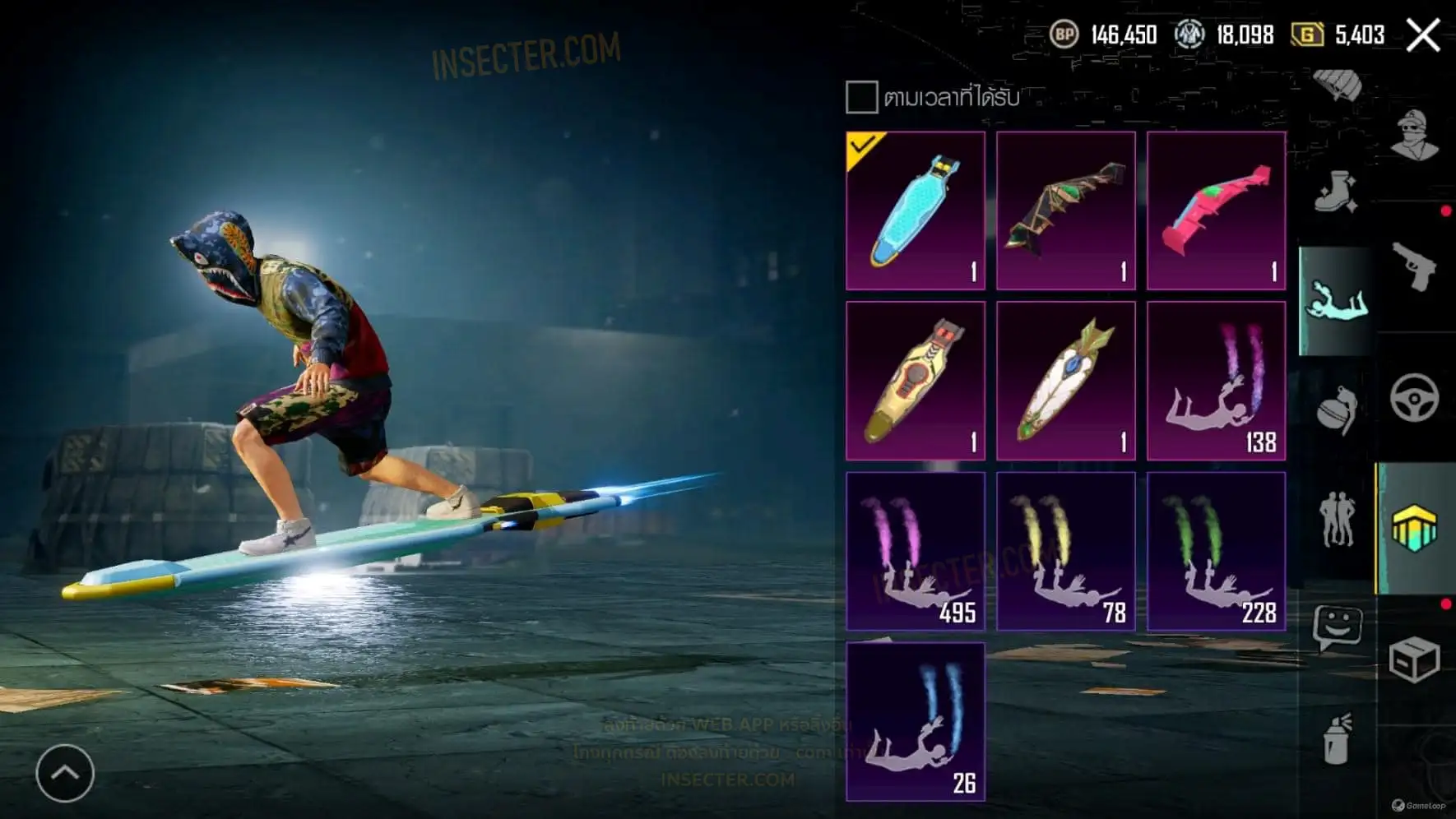Screen dimensions: 1456x819
Task: Open the crate box tab
Action: point(1415,659)
